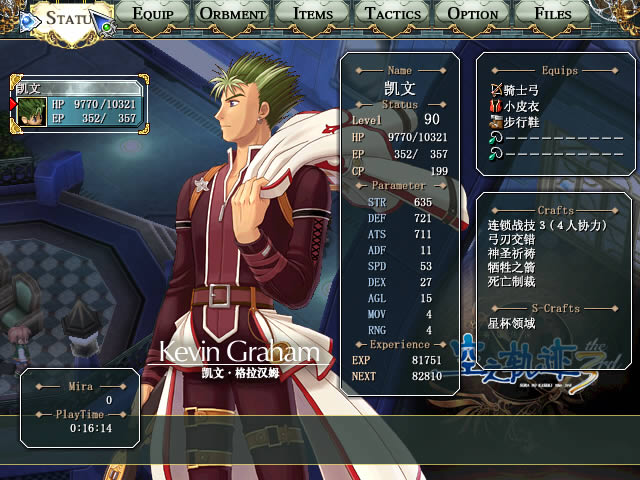Switch to the Status tab
The image size is (640, 480).
(x=67, y=18)
